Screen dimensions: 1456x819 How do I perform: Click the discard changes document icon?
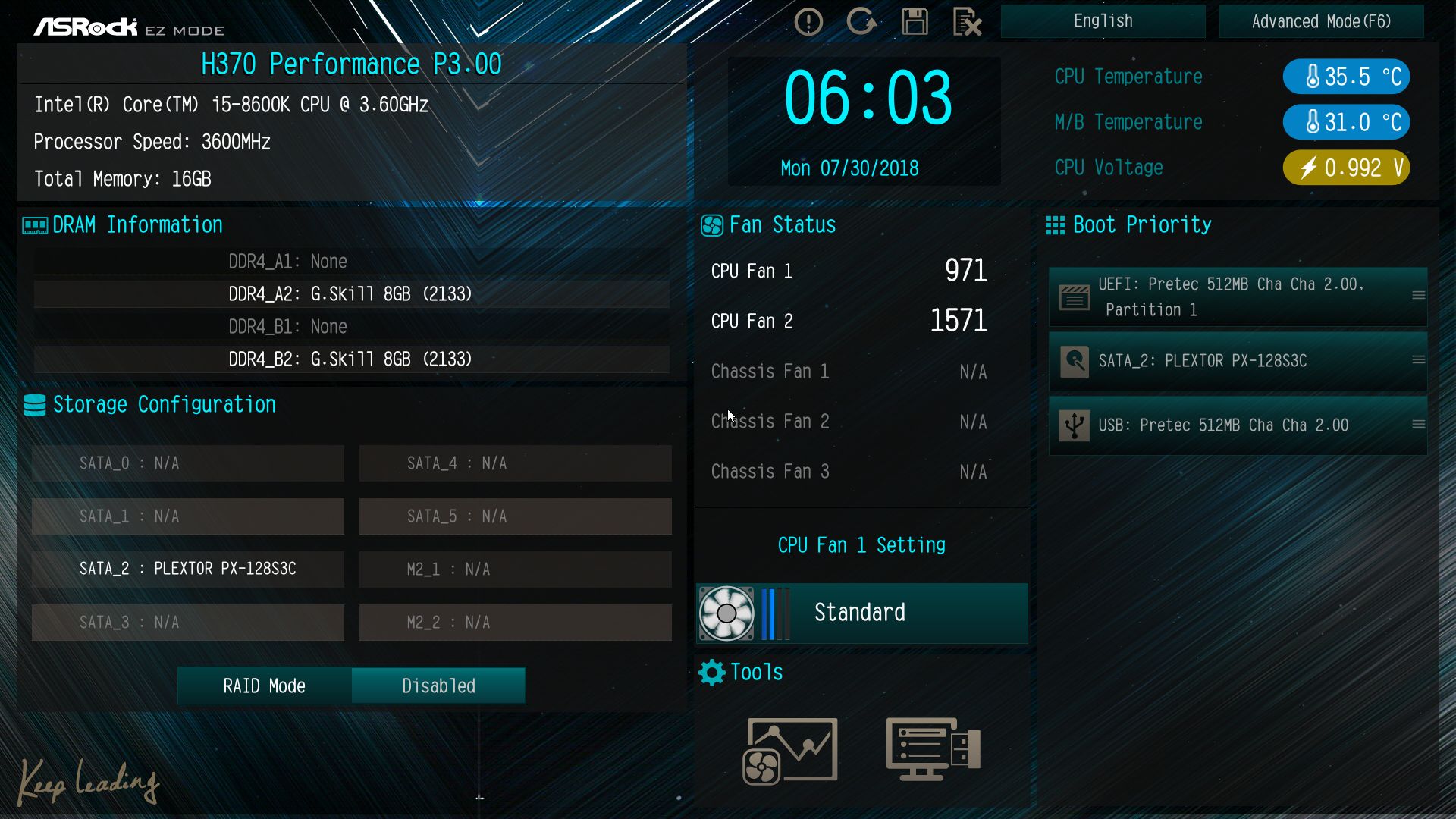967,22
